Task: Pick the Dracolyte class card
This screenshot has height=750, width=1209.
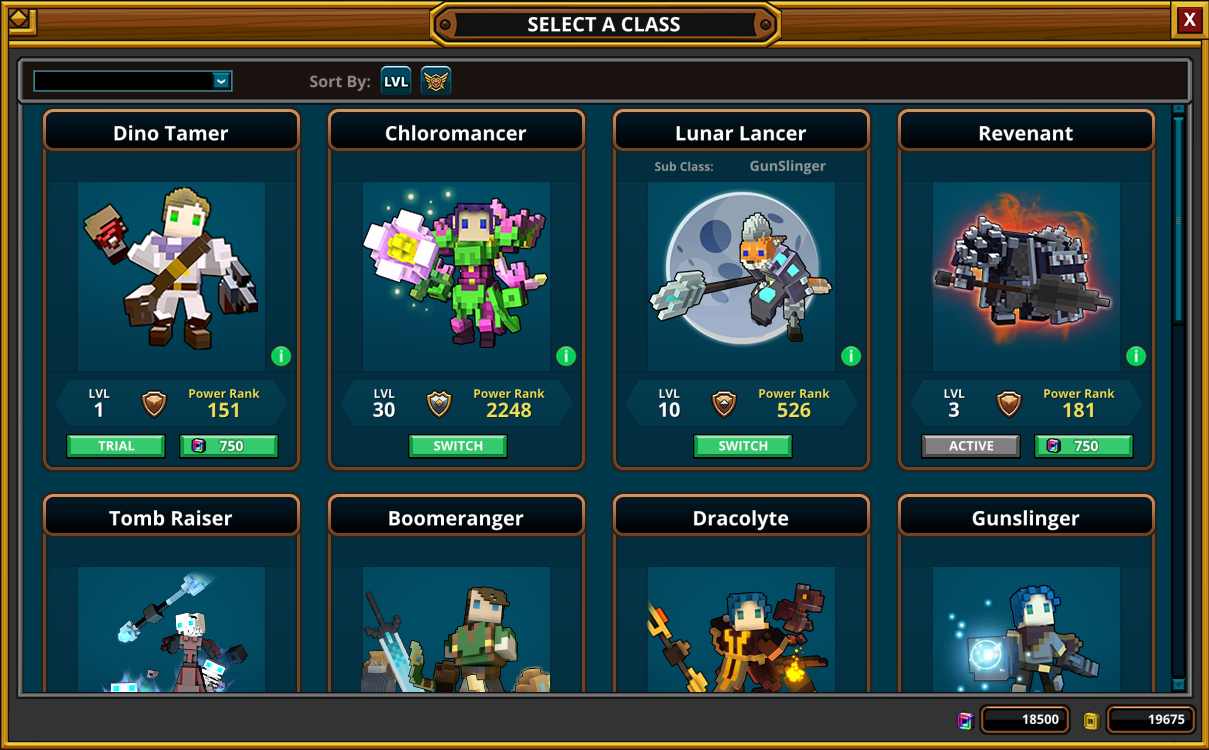Action: click(x=741, y=600)
